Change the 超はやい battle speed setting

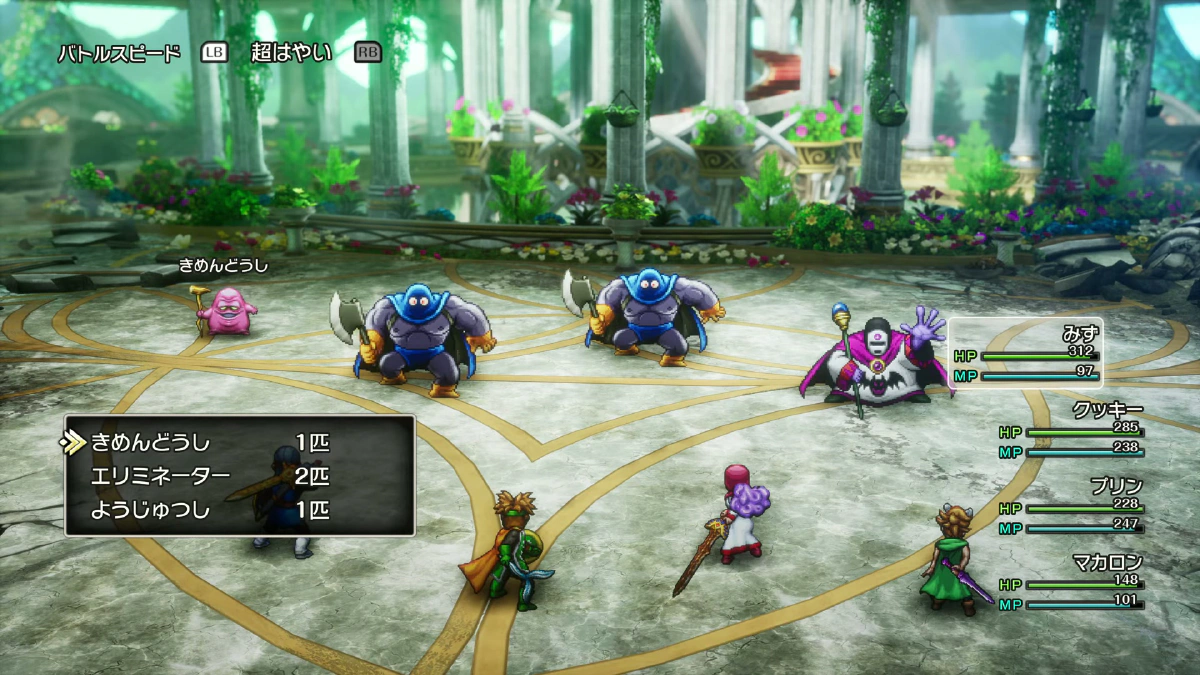pos(291,53)
